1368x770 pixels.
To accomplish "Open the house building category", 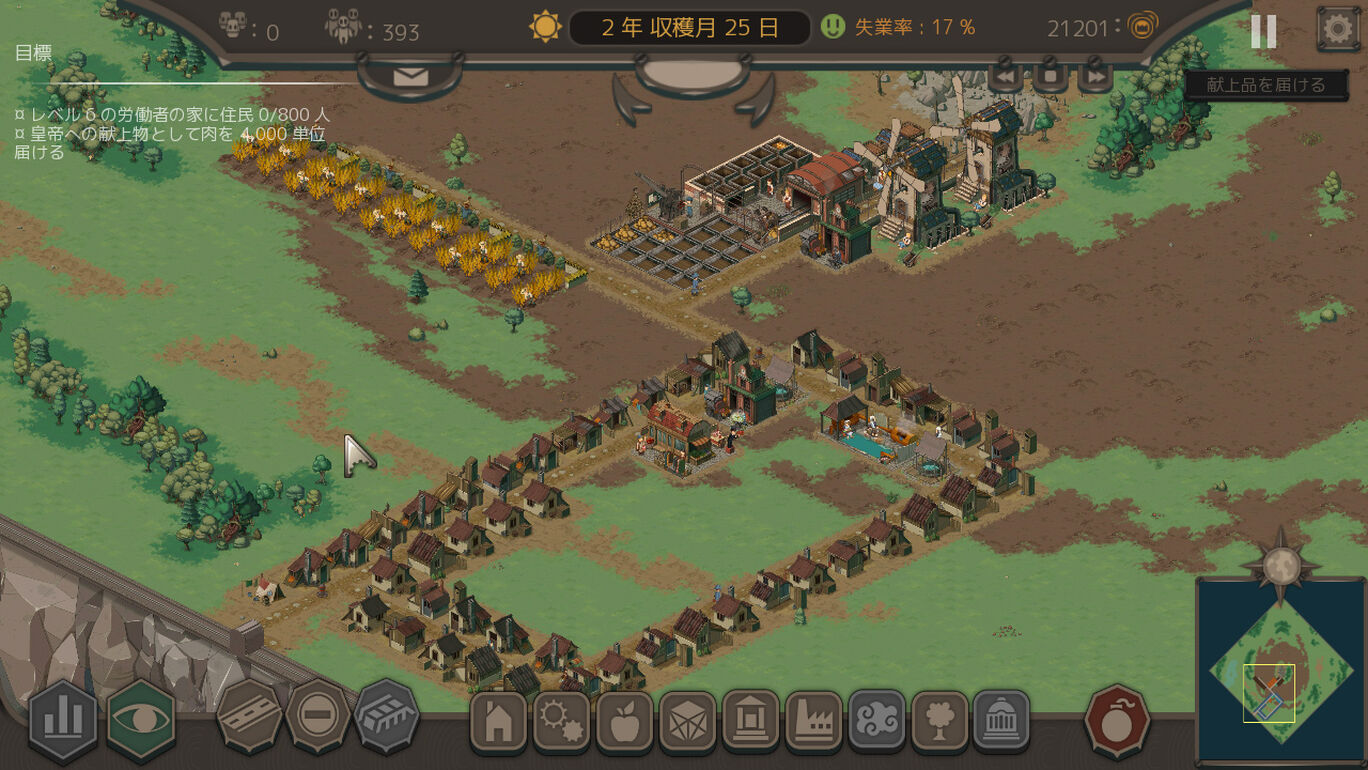I will (x=498, y=720).
